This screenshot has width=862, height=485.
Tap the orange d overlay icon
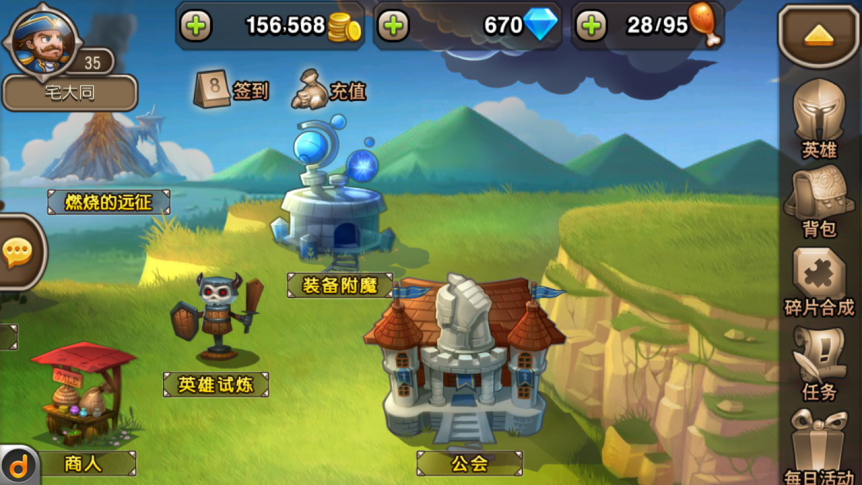17,466
